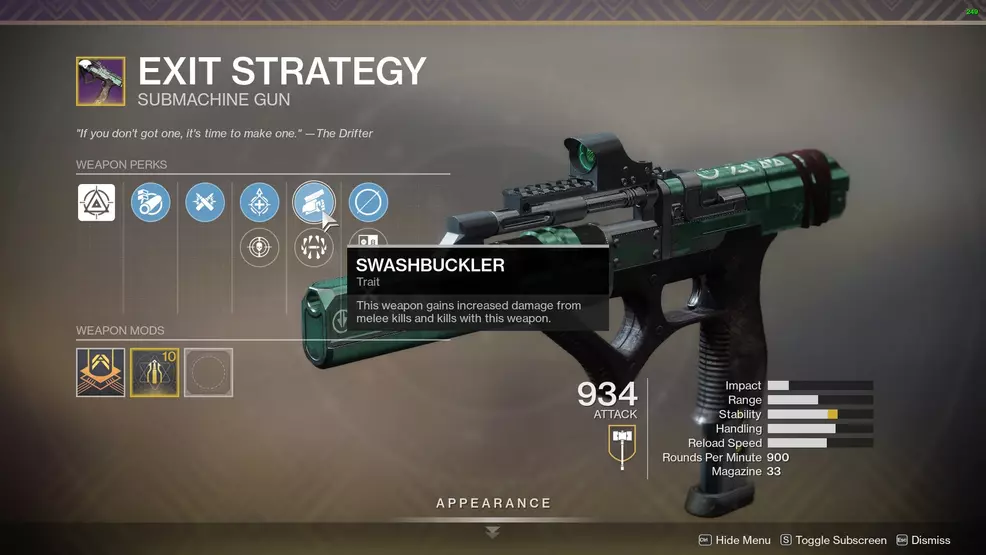Open the empty weapon mod socket
Viewport: 986px width, 555px height.
click(x=209, y=372)
